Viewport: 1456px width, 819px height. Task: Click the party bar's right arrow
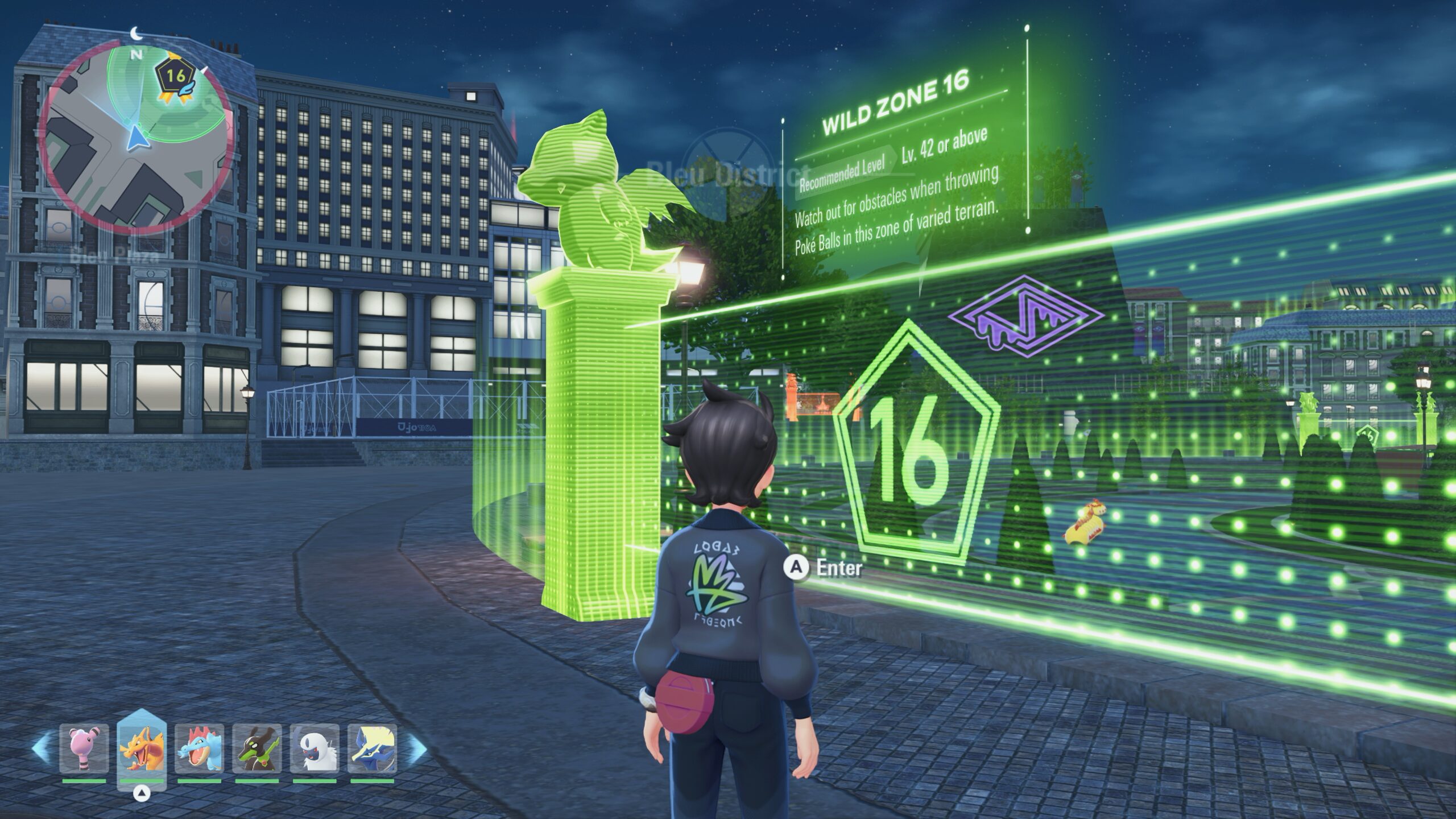(x=417, y=748)
